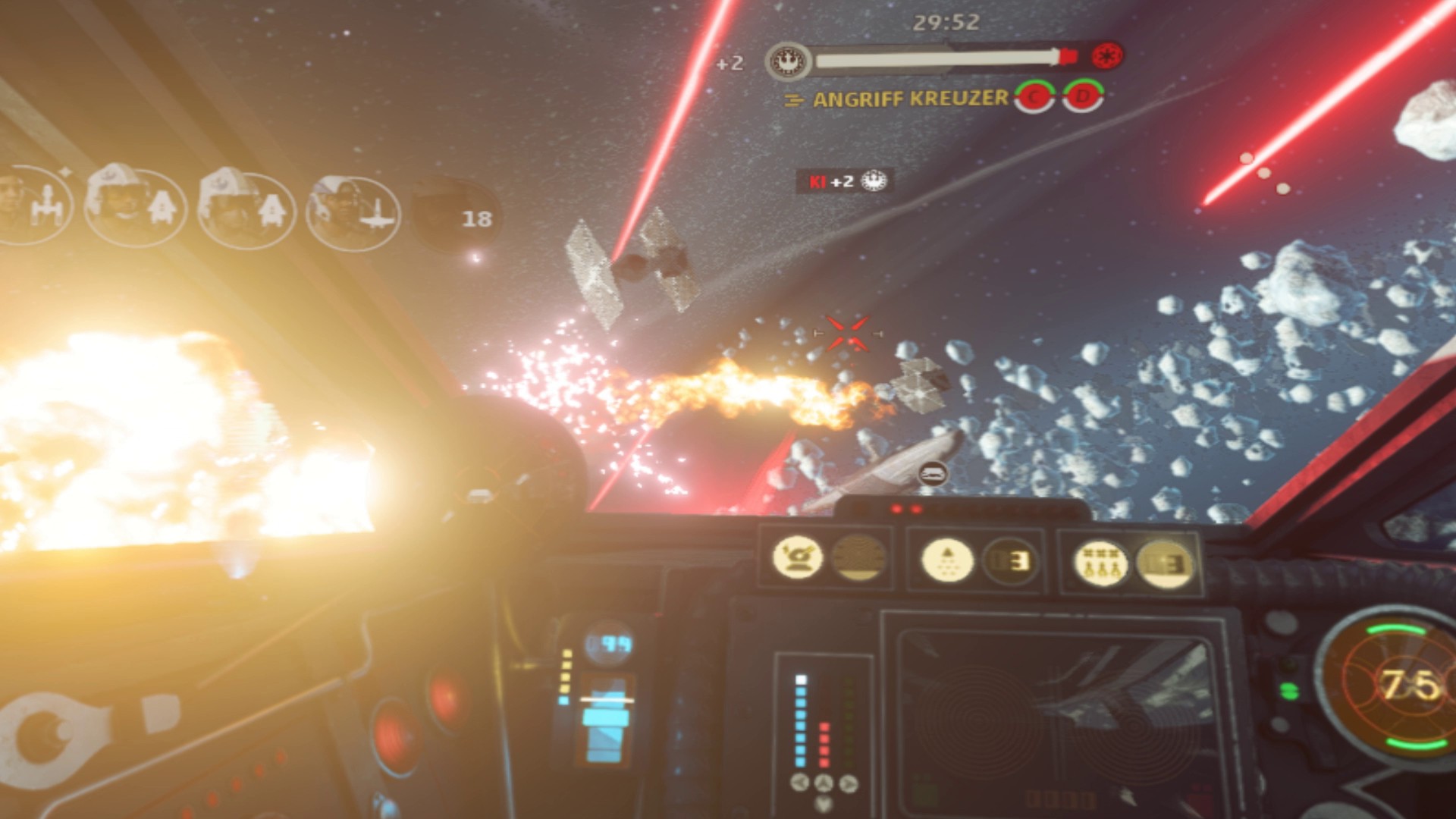
Task: Select the corvette target marker icon
Action: pos(933,474)
